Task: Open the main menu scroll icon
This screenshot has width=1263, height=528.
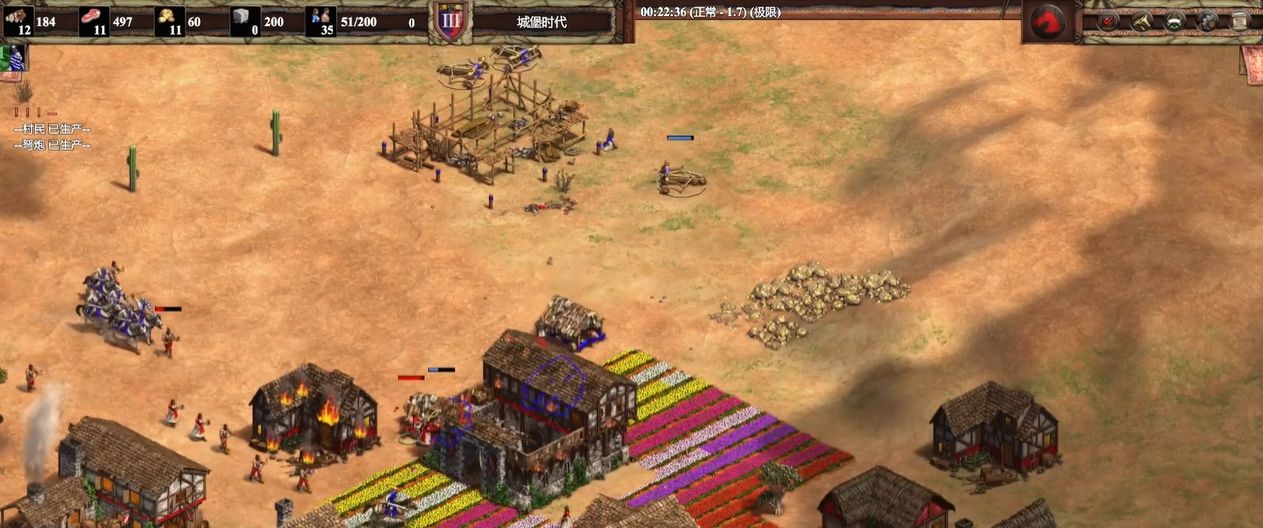Action: (x=1241, y=21)
